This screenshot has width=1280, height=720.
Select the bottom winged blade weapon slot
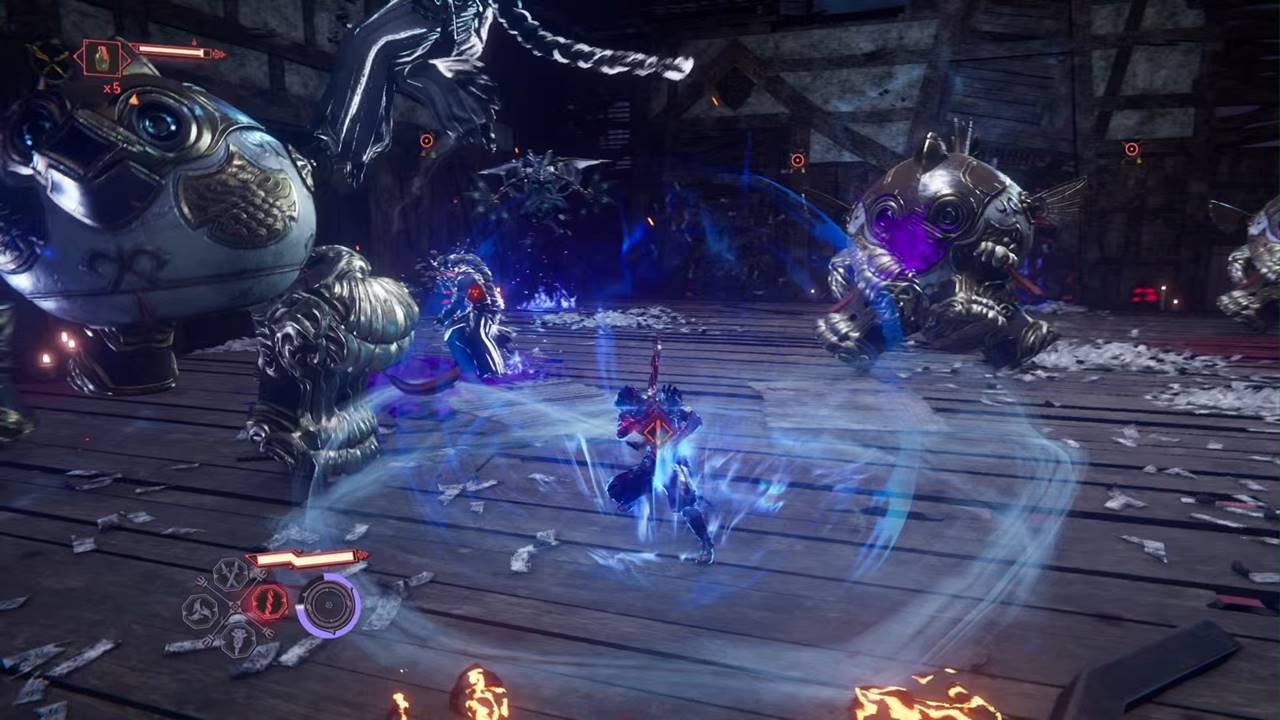click(x=236, y=637)
